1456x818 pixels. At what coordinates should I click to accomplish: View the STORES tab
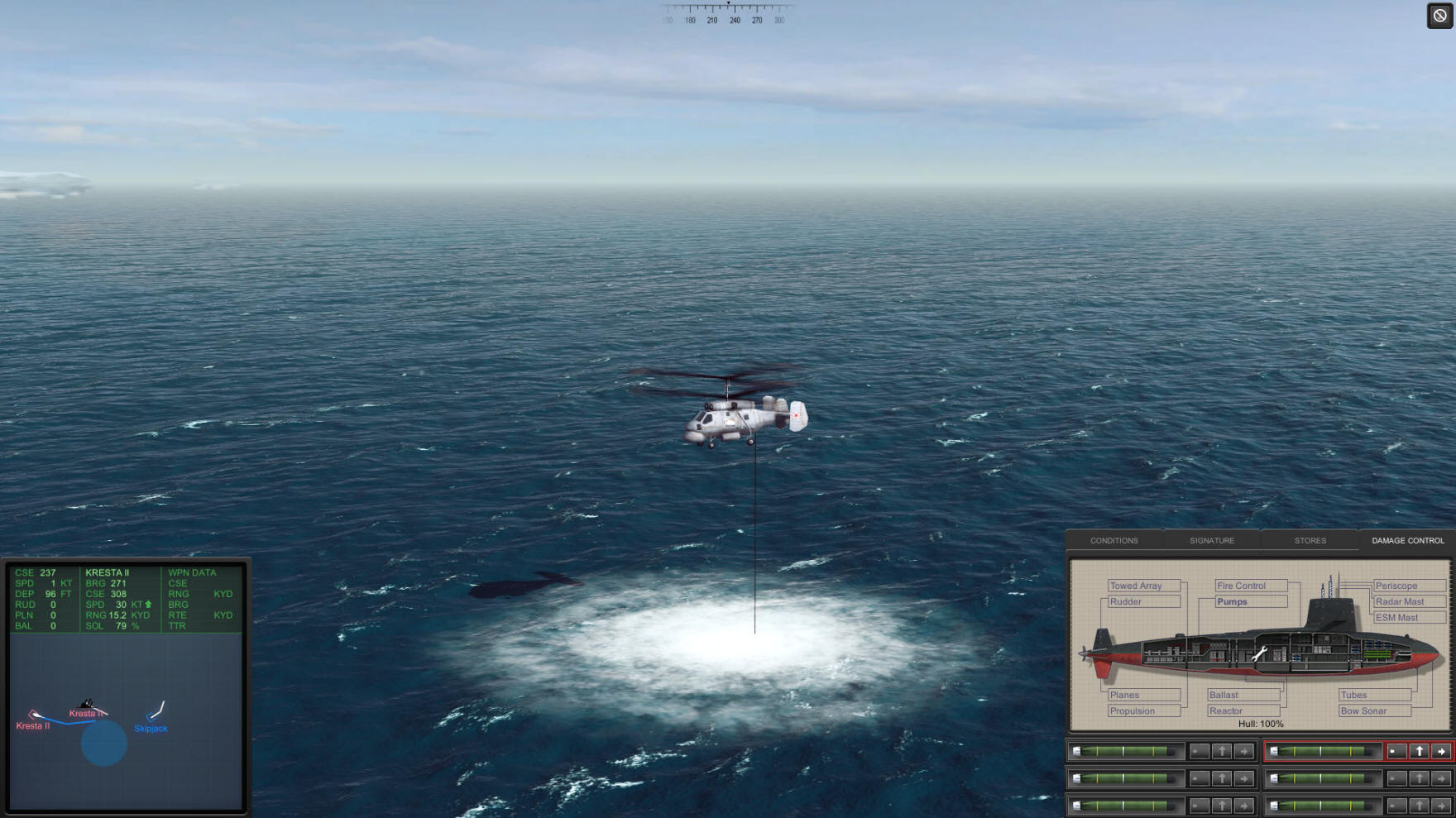point(1310,540)
